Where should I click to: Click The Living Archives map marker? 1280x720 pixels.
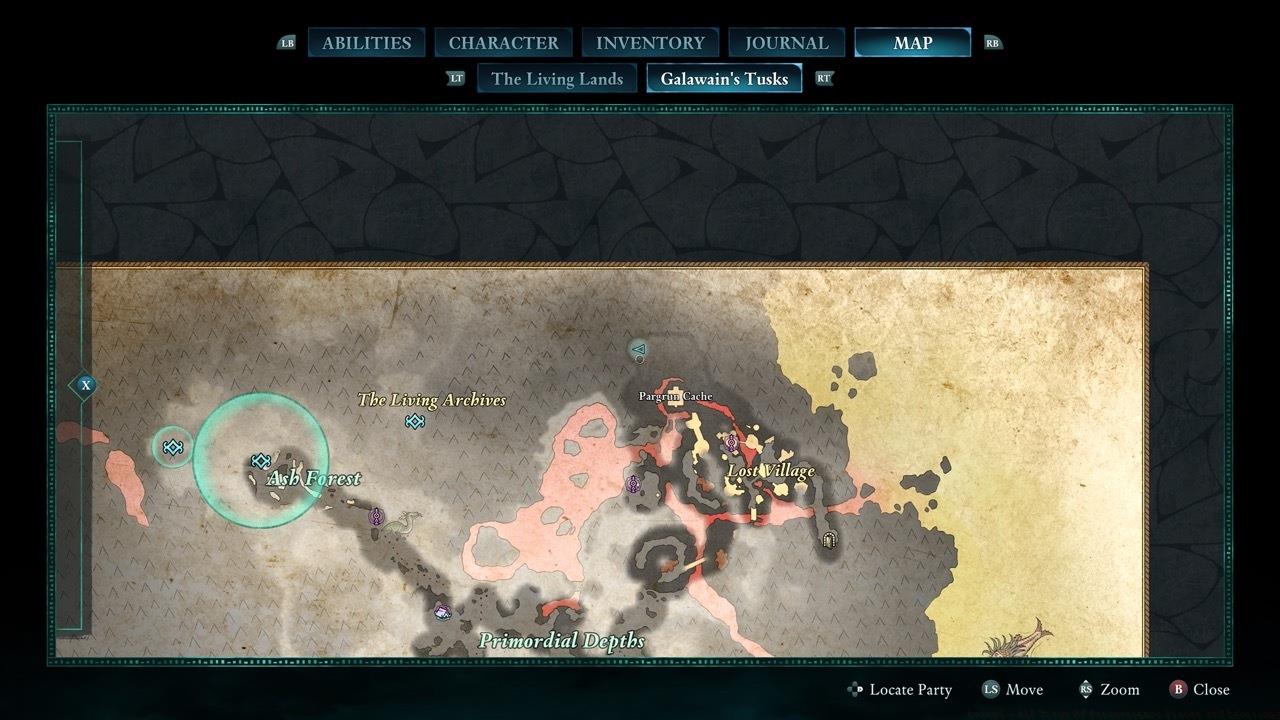414,422
